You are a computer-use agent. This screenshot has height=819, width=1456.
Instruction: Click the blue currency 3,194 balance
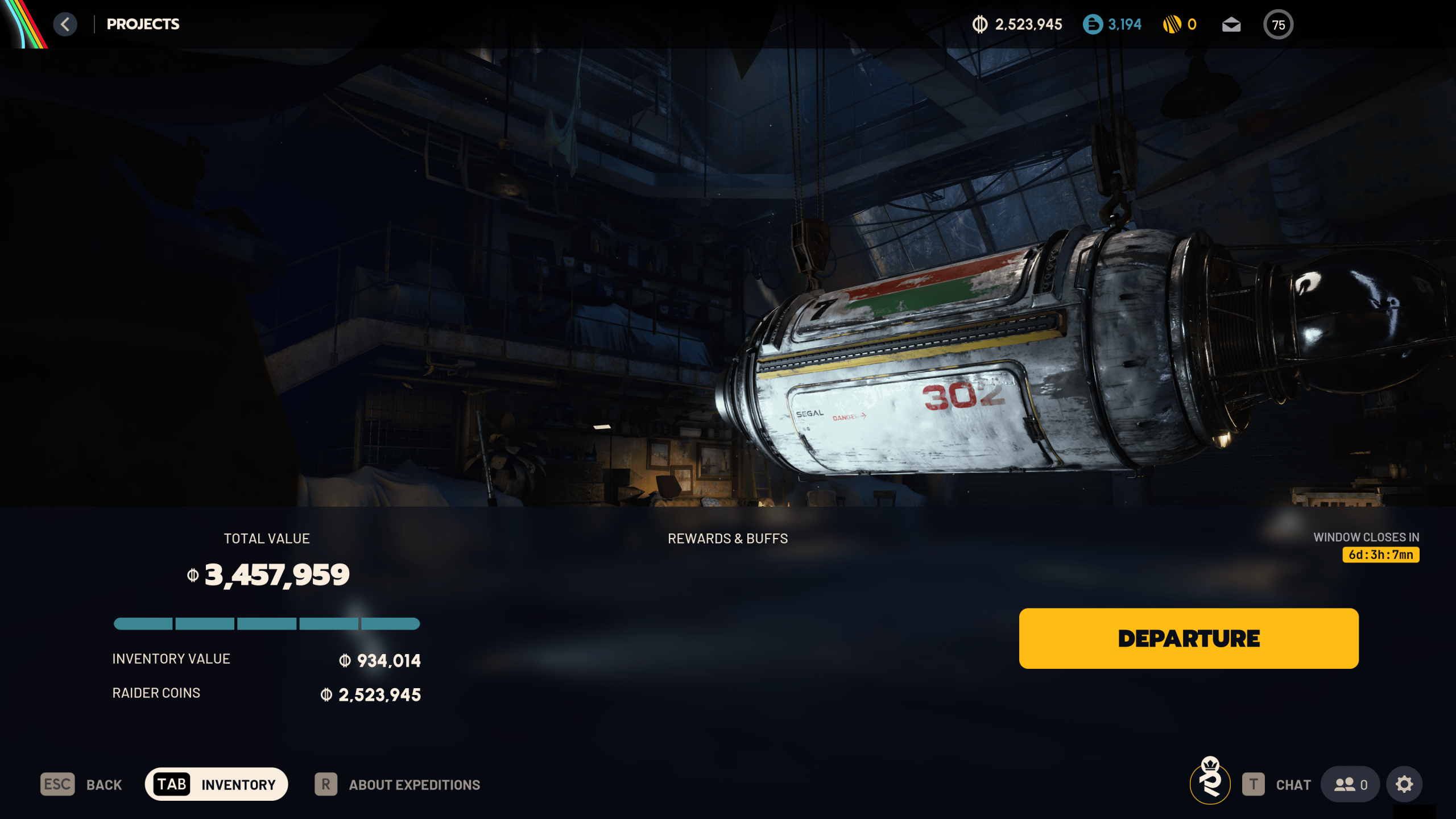(1112, 24)
